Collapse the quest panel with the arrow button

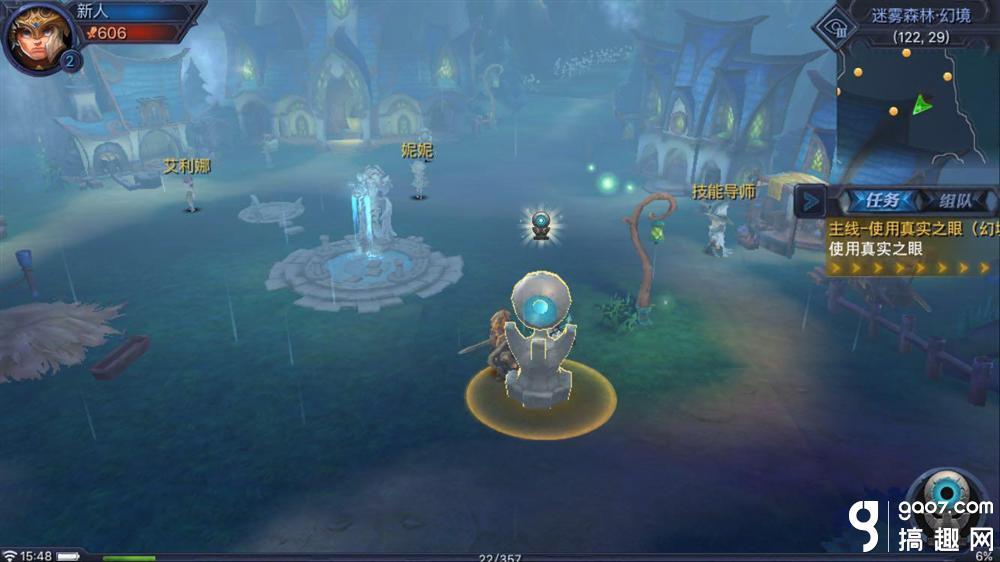811,201
